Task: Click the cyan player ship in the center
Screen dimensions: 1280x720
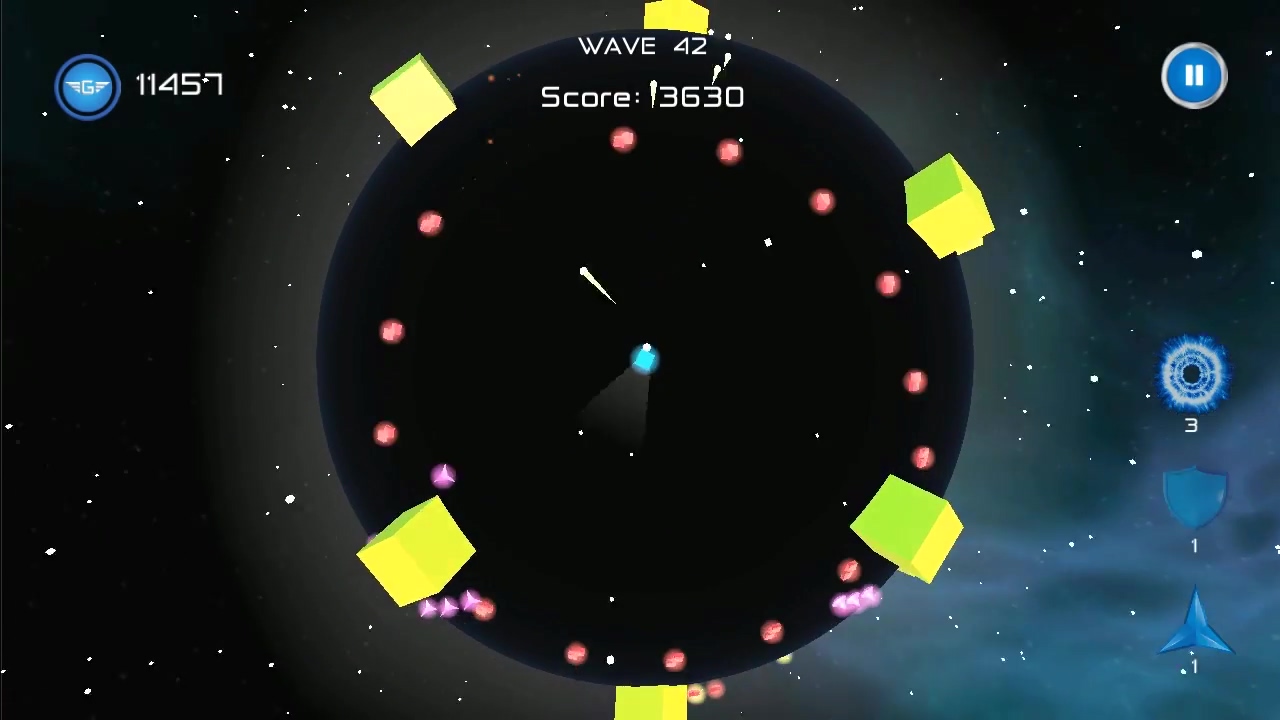Action: click(x=645, y=358)
